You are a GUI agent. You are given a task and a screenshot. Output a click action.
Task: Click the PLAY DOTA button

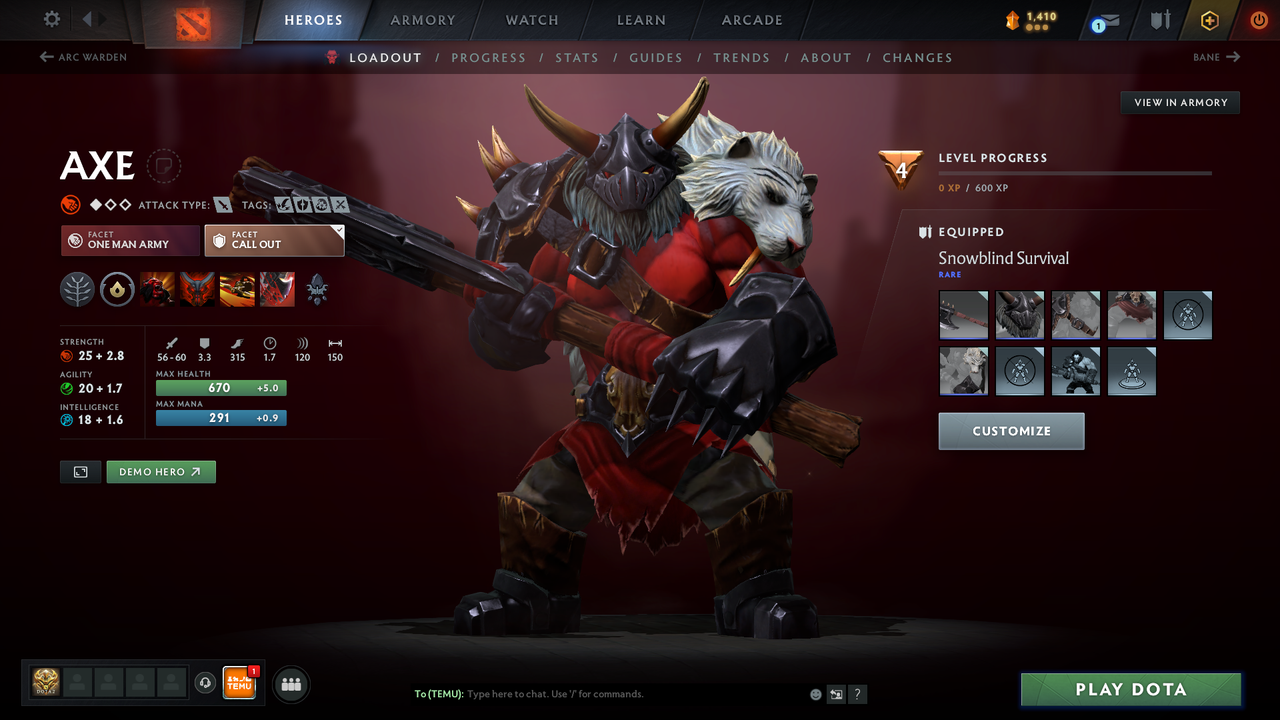pos(1130,689)
